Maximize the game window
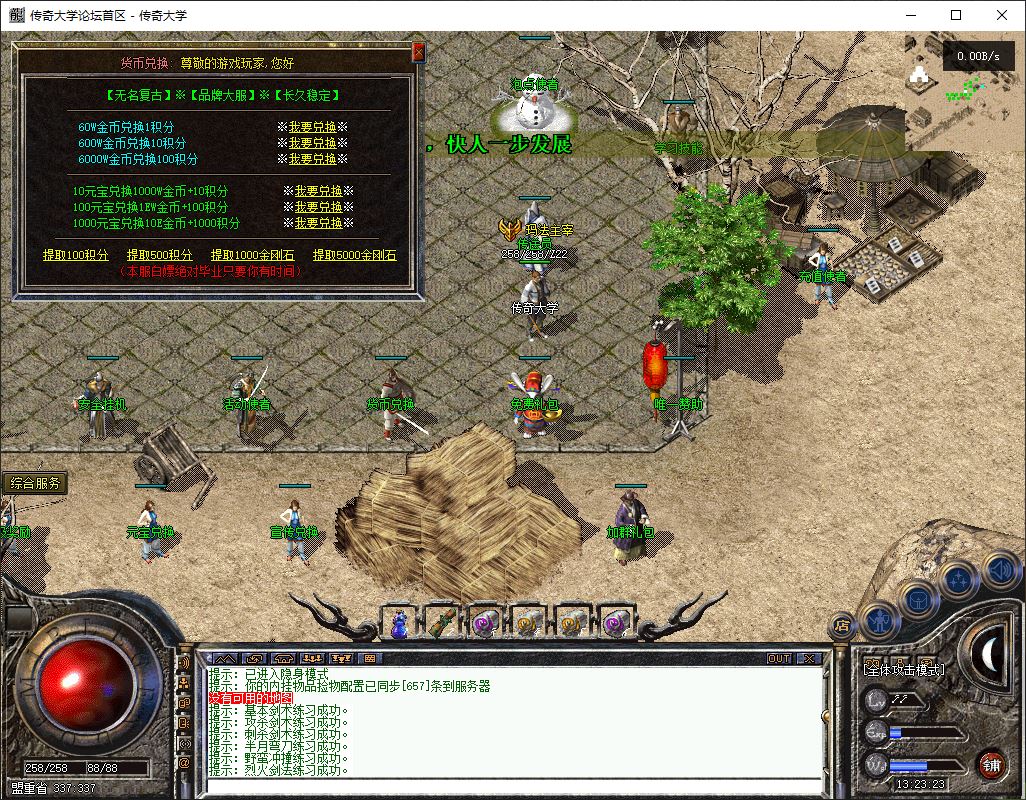Screen dimensions: 1026x800 [x=956, y=15]
